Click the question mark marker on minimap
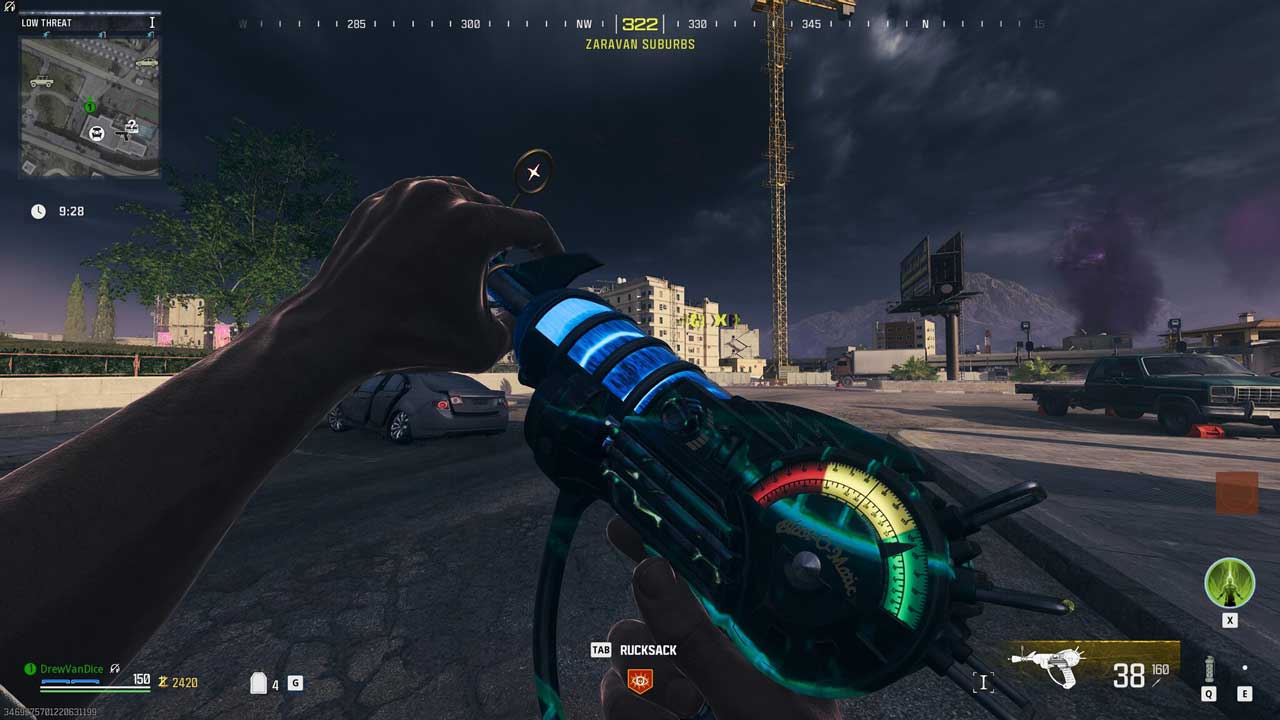Image resolution: width=1280 pixels, height=720 pixels. (131, 126)
